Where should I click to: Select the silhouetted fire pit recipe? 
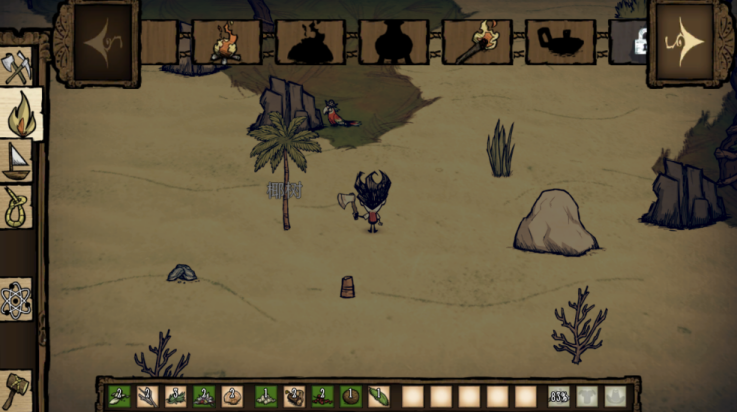point(309,43)
